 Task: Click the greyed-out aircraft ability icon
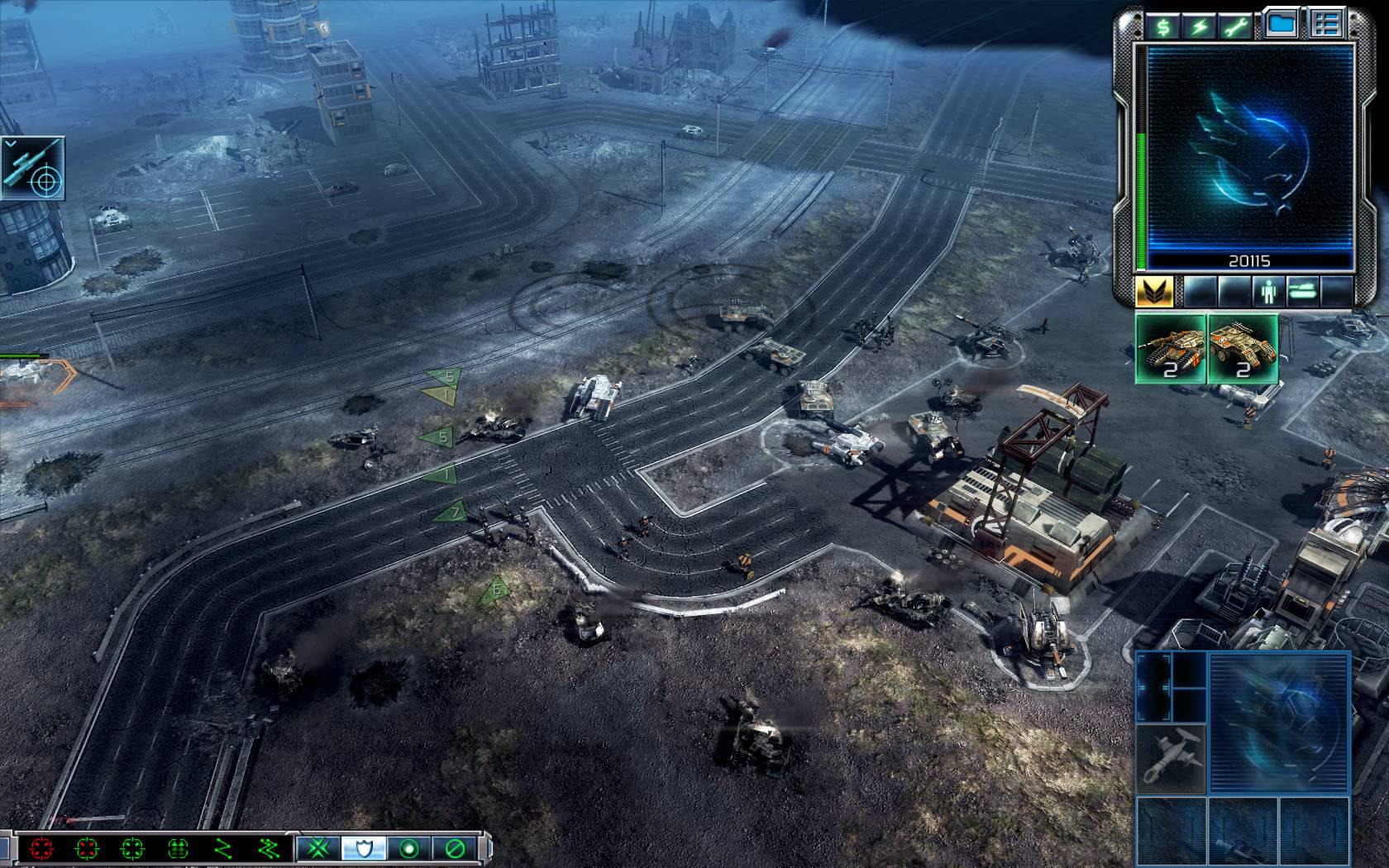point(1170,758)
